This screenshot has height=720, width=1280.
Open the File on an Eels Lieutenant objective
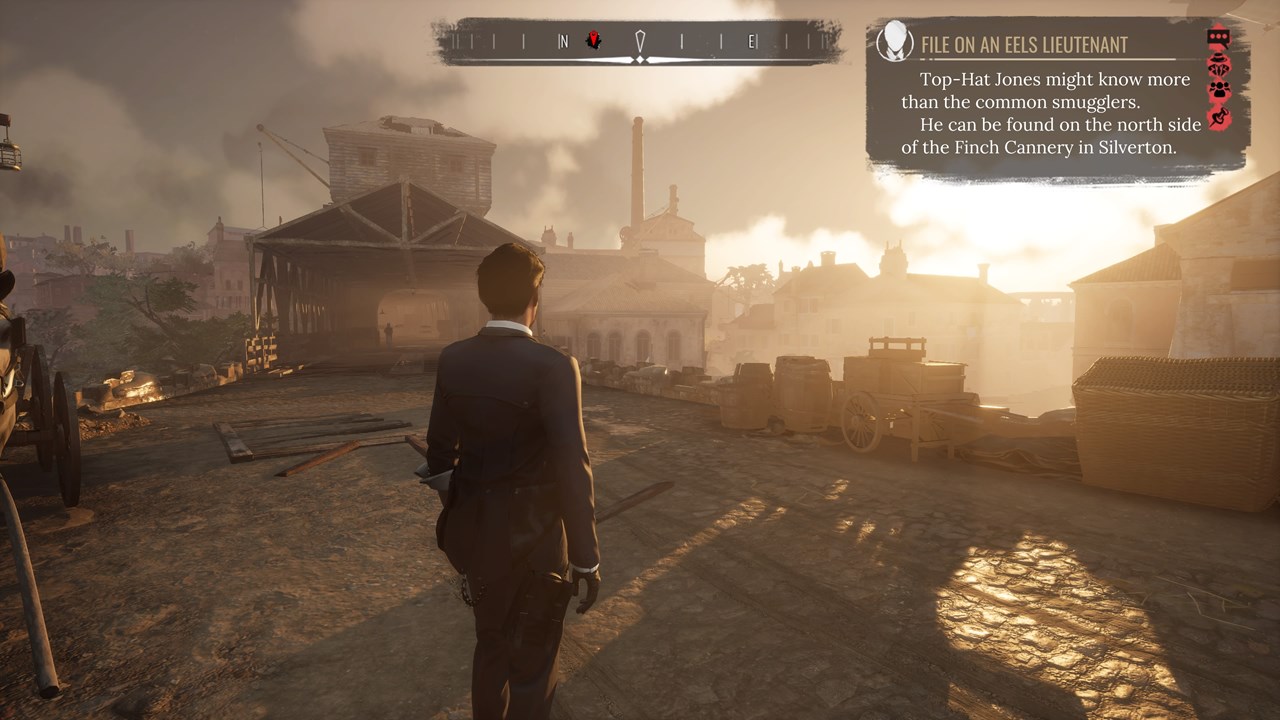coord(1023,44)
